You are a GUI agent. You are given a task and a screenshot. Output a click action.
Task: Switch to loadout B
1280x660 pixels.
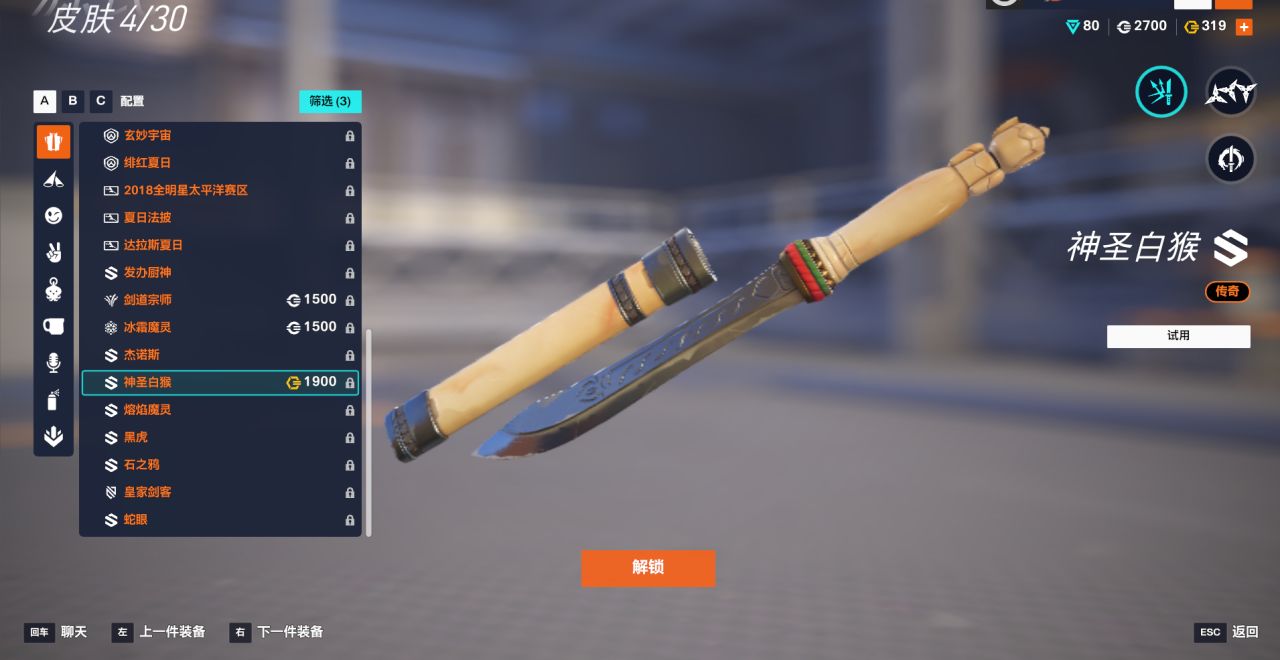click(x=73, y=101)
